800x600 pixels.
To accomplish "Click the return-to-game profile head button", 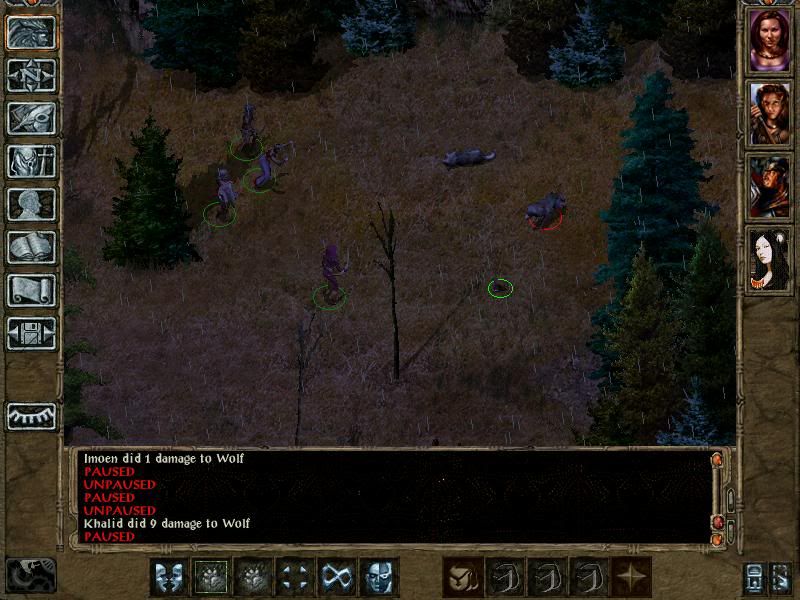I will (31, 32).
